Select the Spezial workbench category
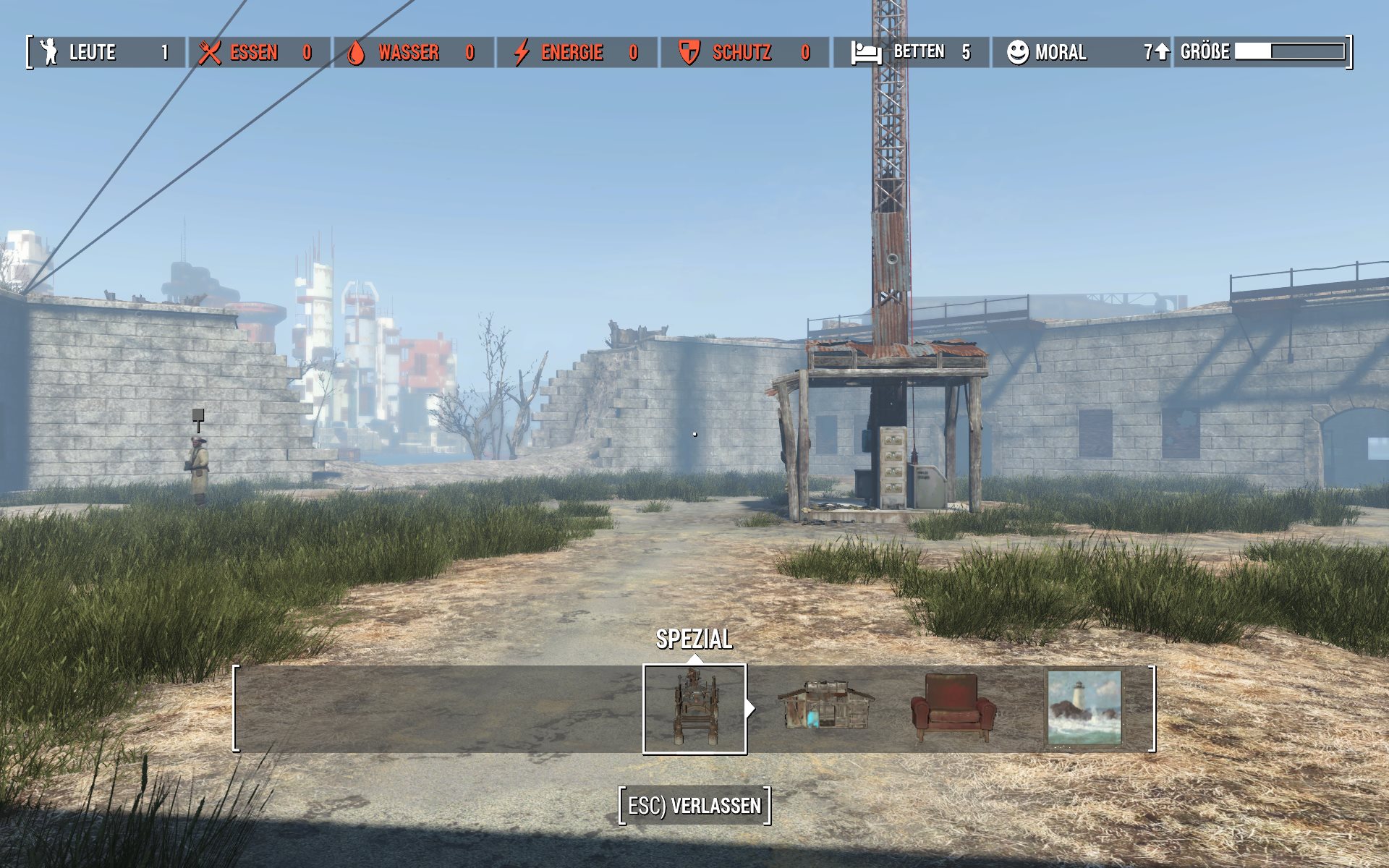 (694, 709)
